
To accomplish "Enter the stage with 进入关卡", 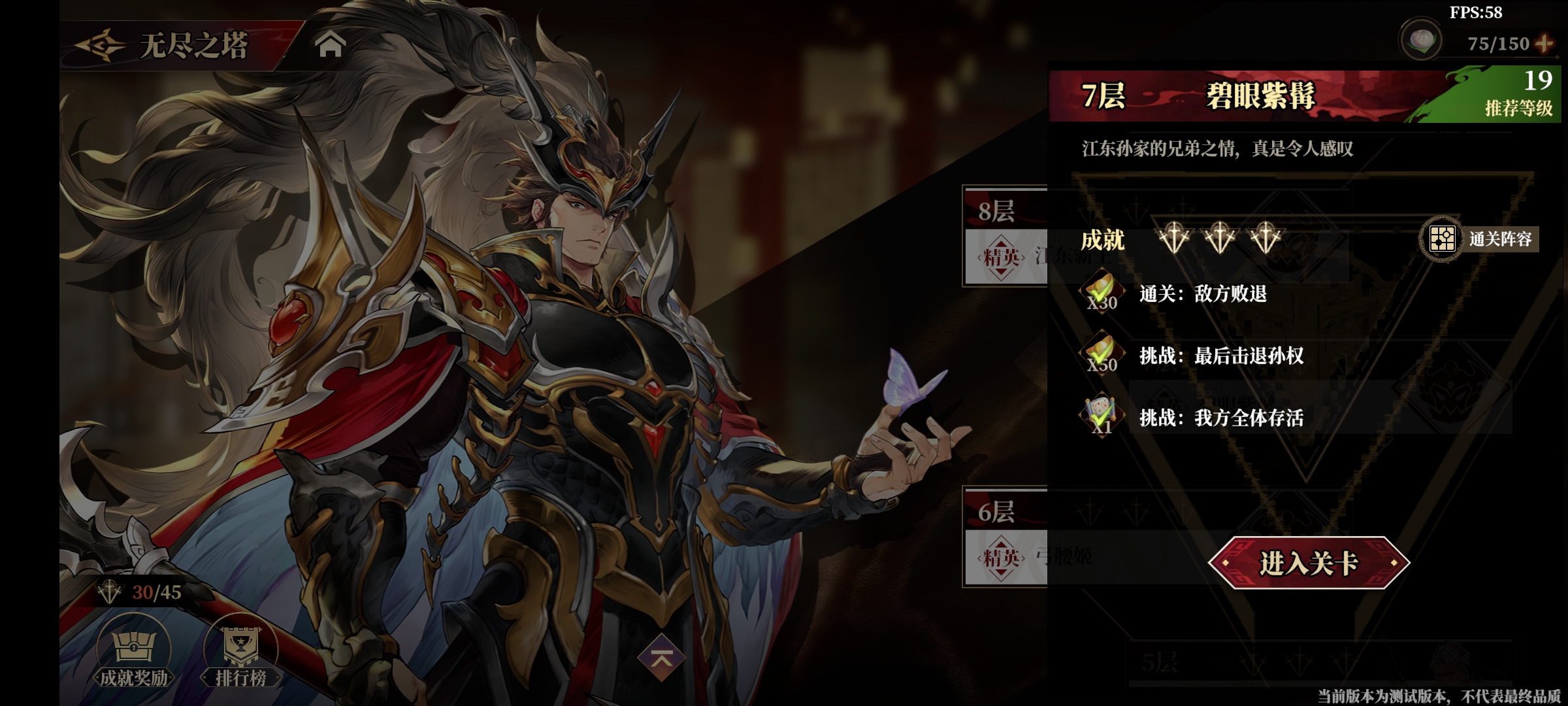I will [x=1309, y=563].
